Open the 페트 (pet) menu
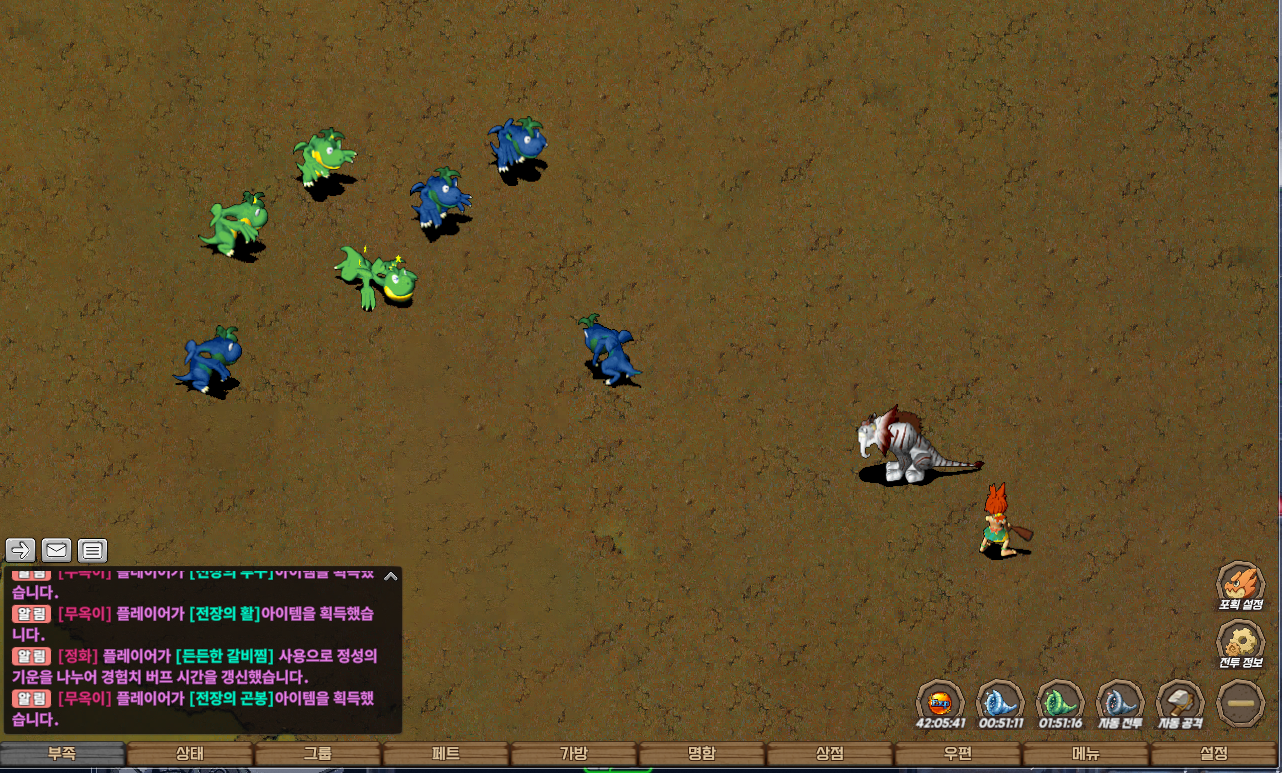Viewport: 1282px width, 773px height. 446,754
